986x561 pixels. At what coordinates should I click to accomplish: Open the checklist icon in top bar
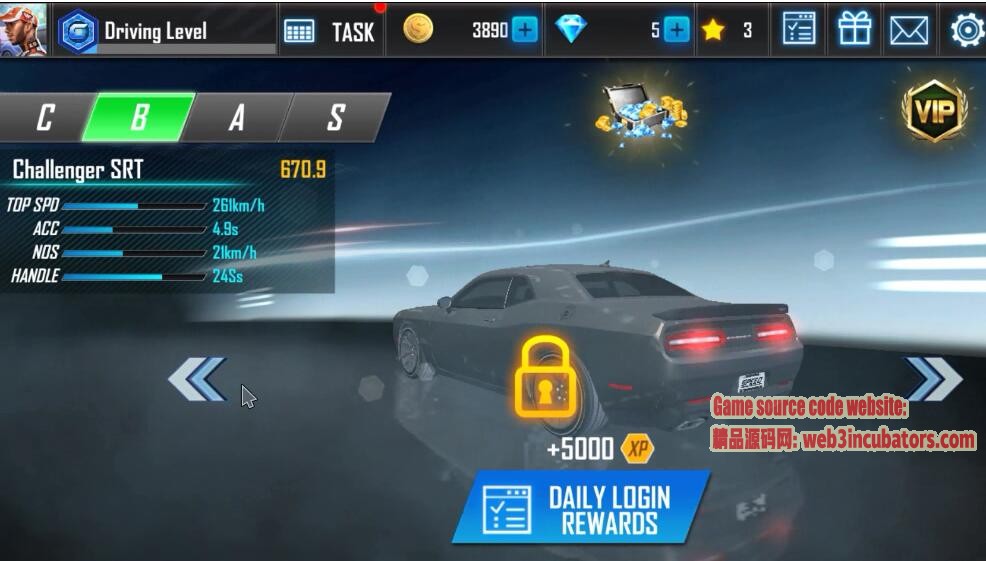[x=798, y=30]
